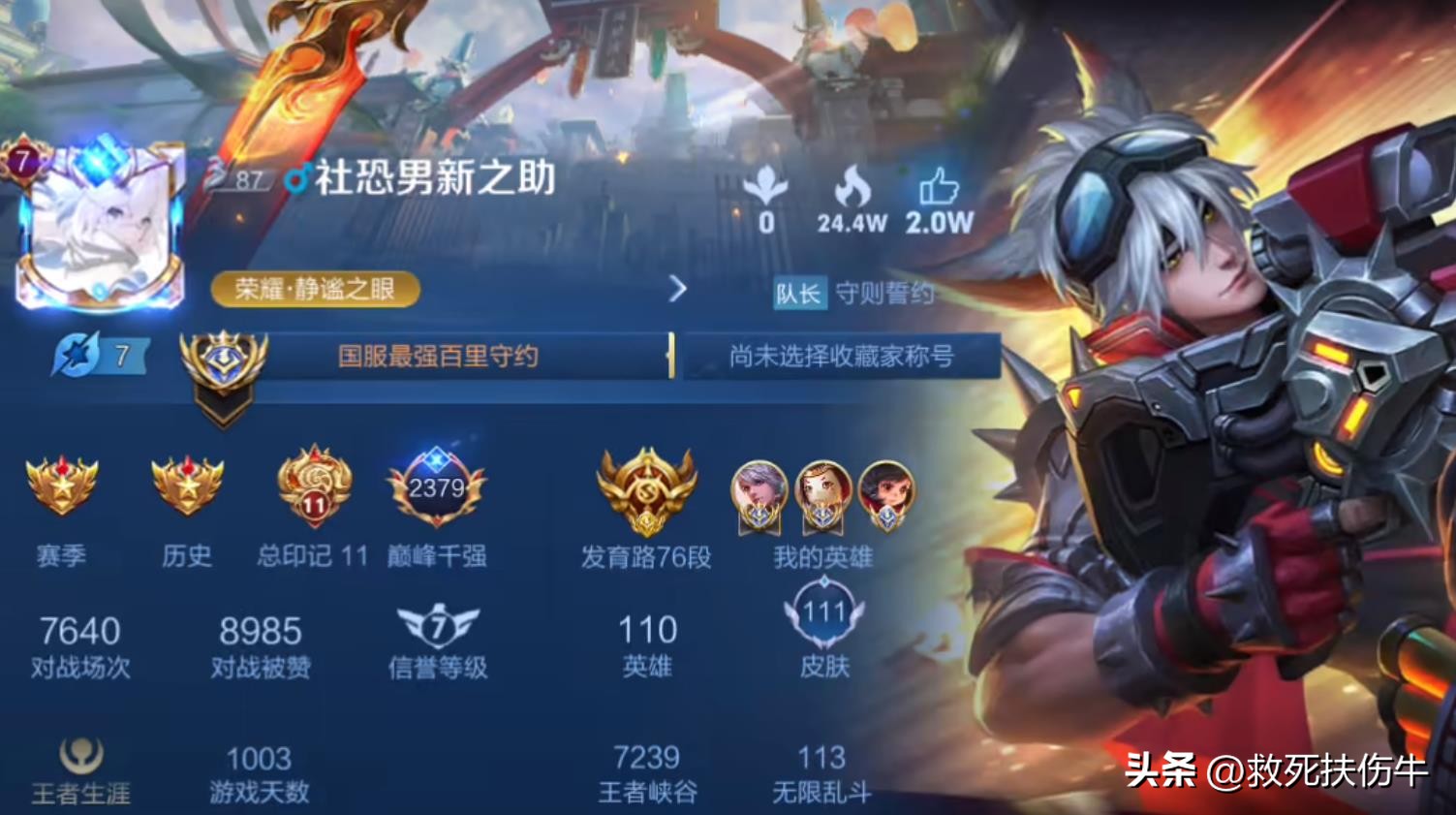Toggle the level 7 battle-power badge
The height and width of the screenshot is (815, 1456).
click(97, 355)
